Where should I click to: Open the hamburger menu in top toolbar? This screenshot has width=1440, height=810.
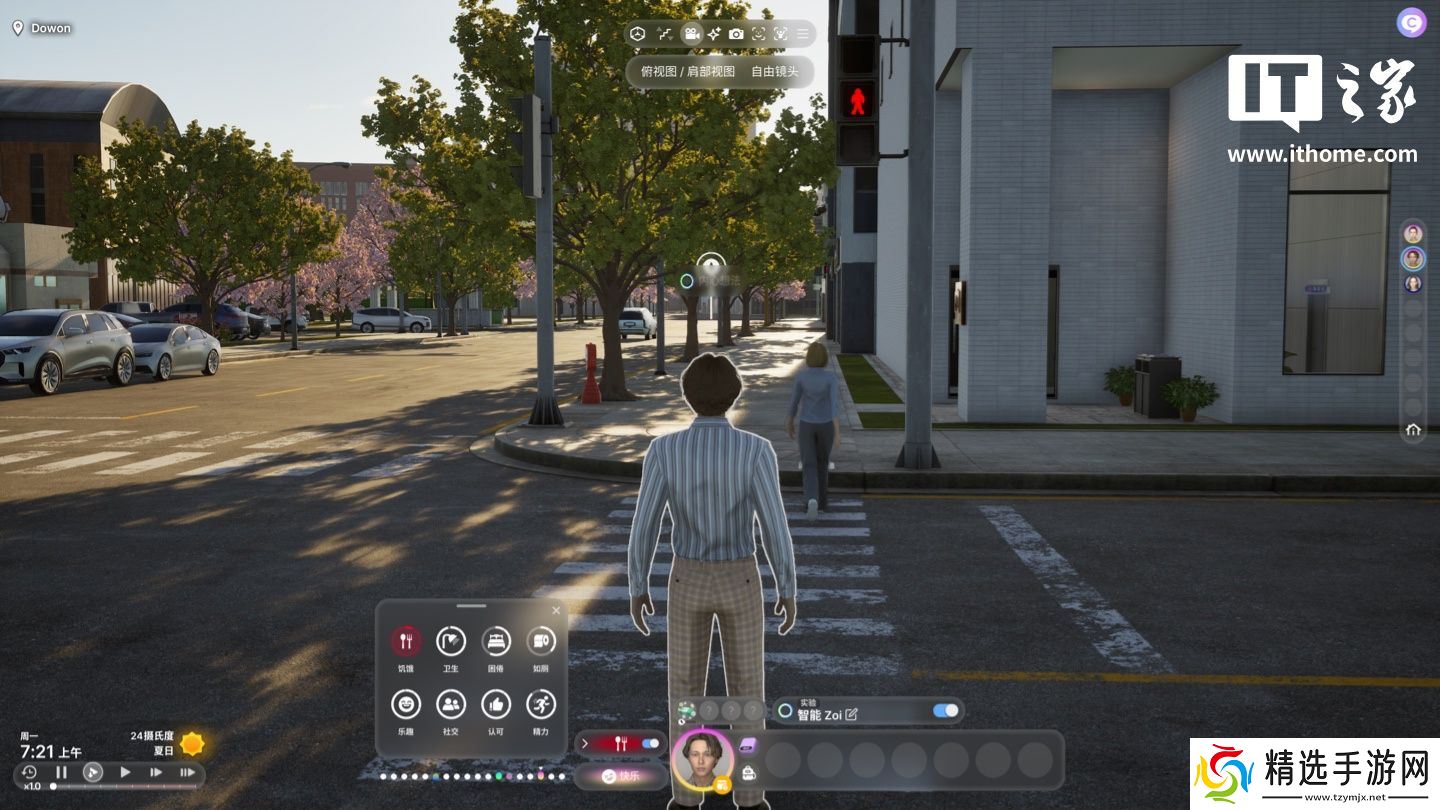pyautogui.click(x=802, y=34)
